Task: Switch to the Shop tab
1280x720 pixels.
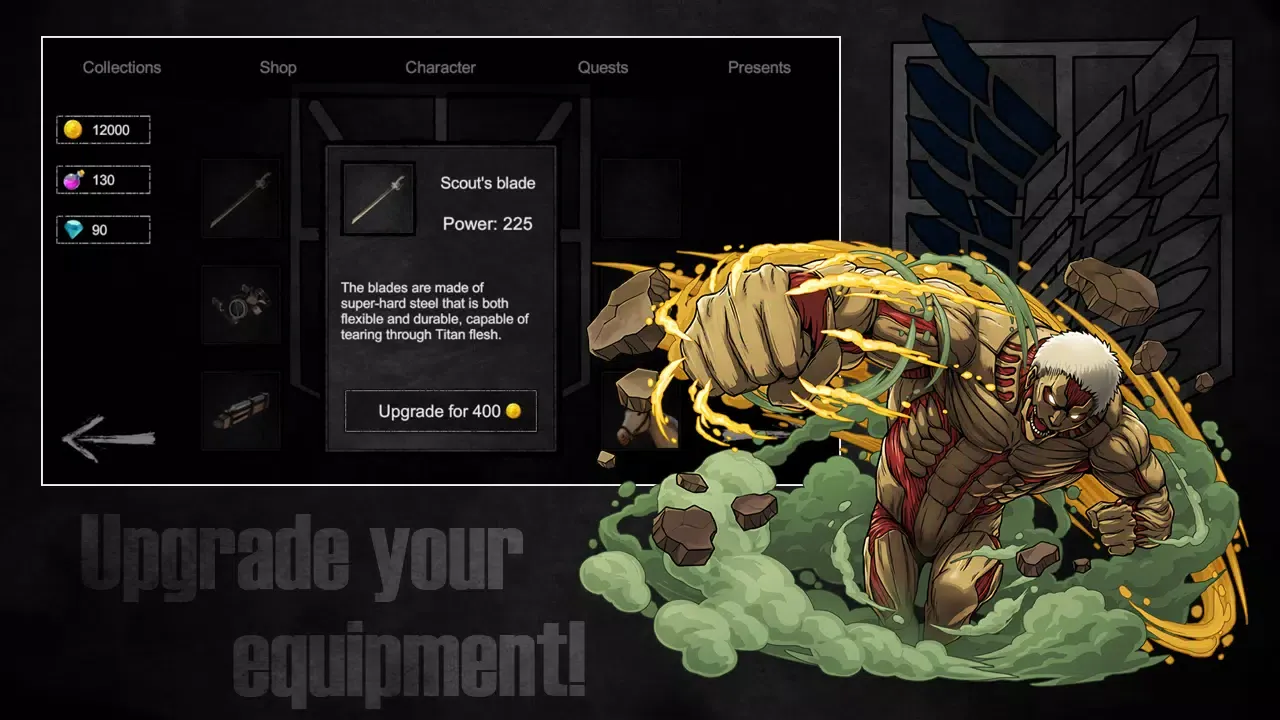Action: click(x=277, y=67)
